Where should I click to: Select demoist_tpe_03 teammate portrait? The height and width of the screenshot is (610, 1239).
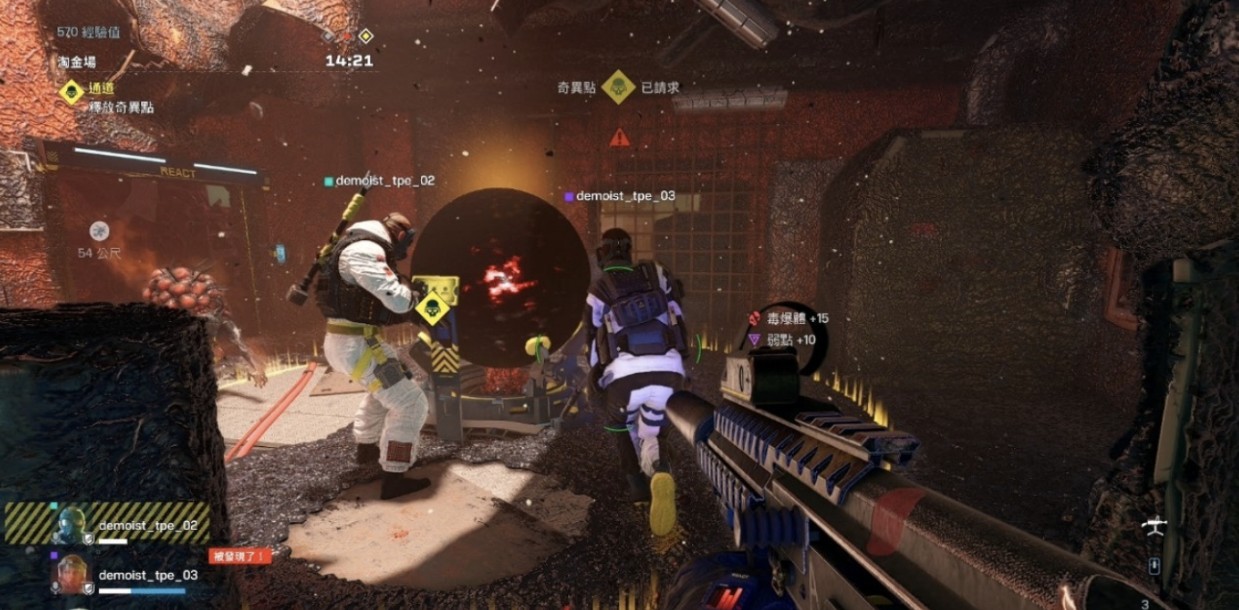pyautogui.click(x=70, y=575)
